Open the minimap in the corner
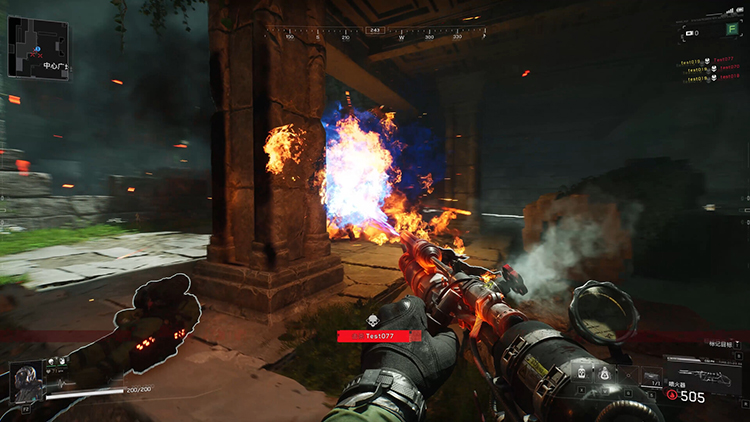The image size is (750, 422). pyautogui.click(x=37, y=46)
